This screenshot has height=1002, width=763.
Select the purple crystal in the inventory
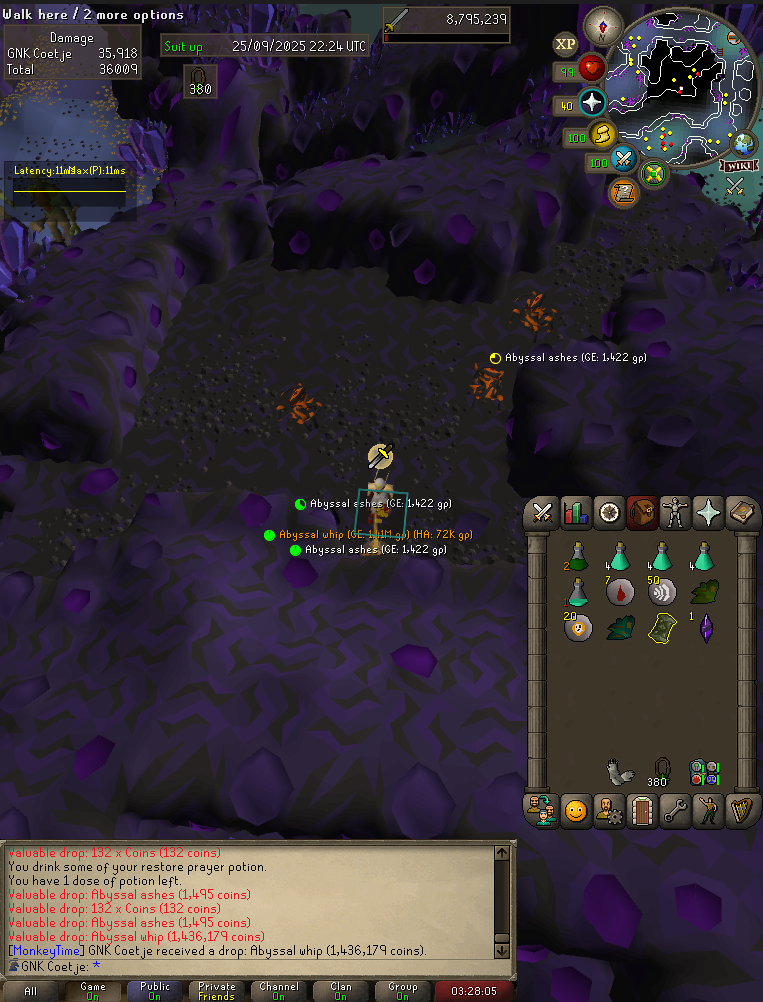pos(706,628)
